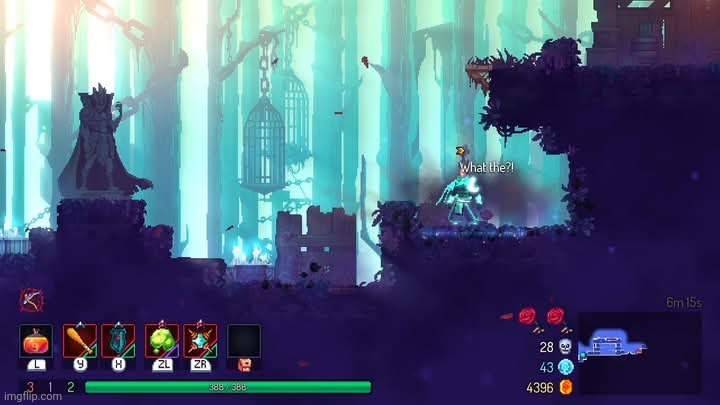This screenshot has height=405, width=720.
Task: Click the crossed-out bow icon
Action: point(30,299)
